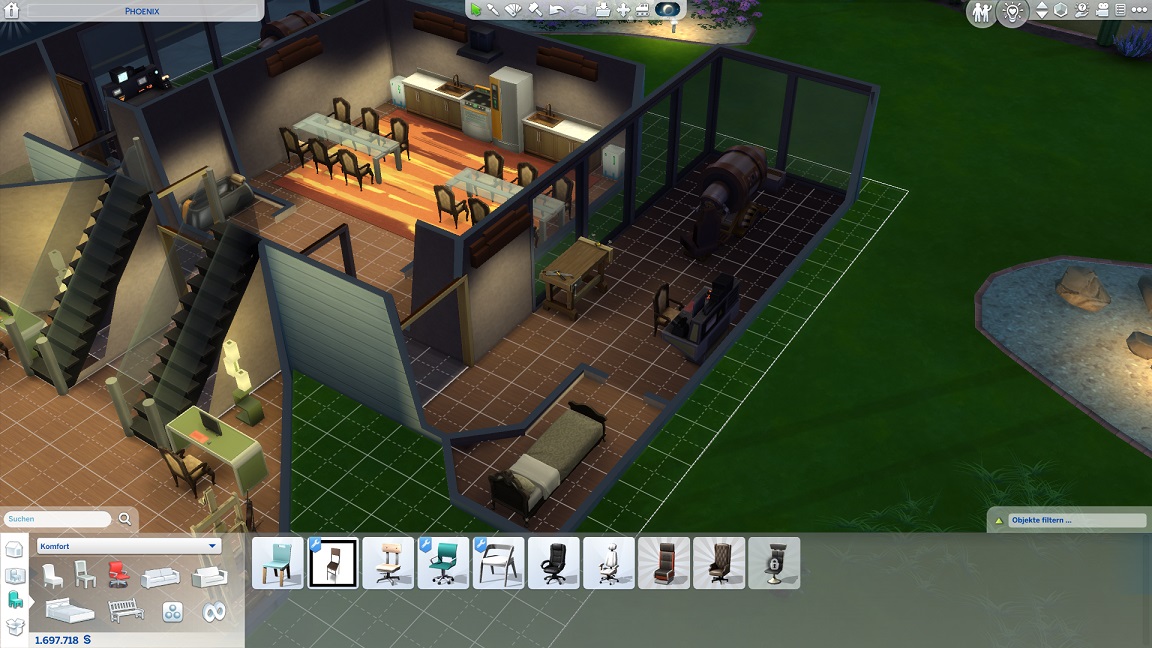Viewport: 1152px width, 648px height.
Task: Select the turquoise office chair thumbnail
Action: coord(443,563)
